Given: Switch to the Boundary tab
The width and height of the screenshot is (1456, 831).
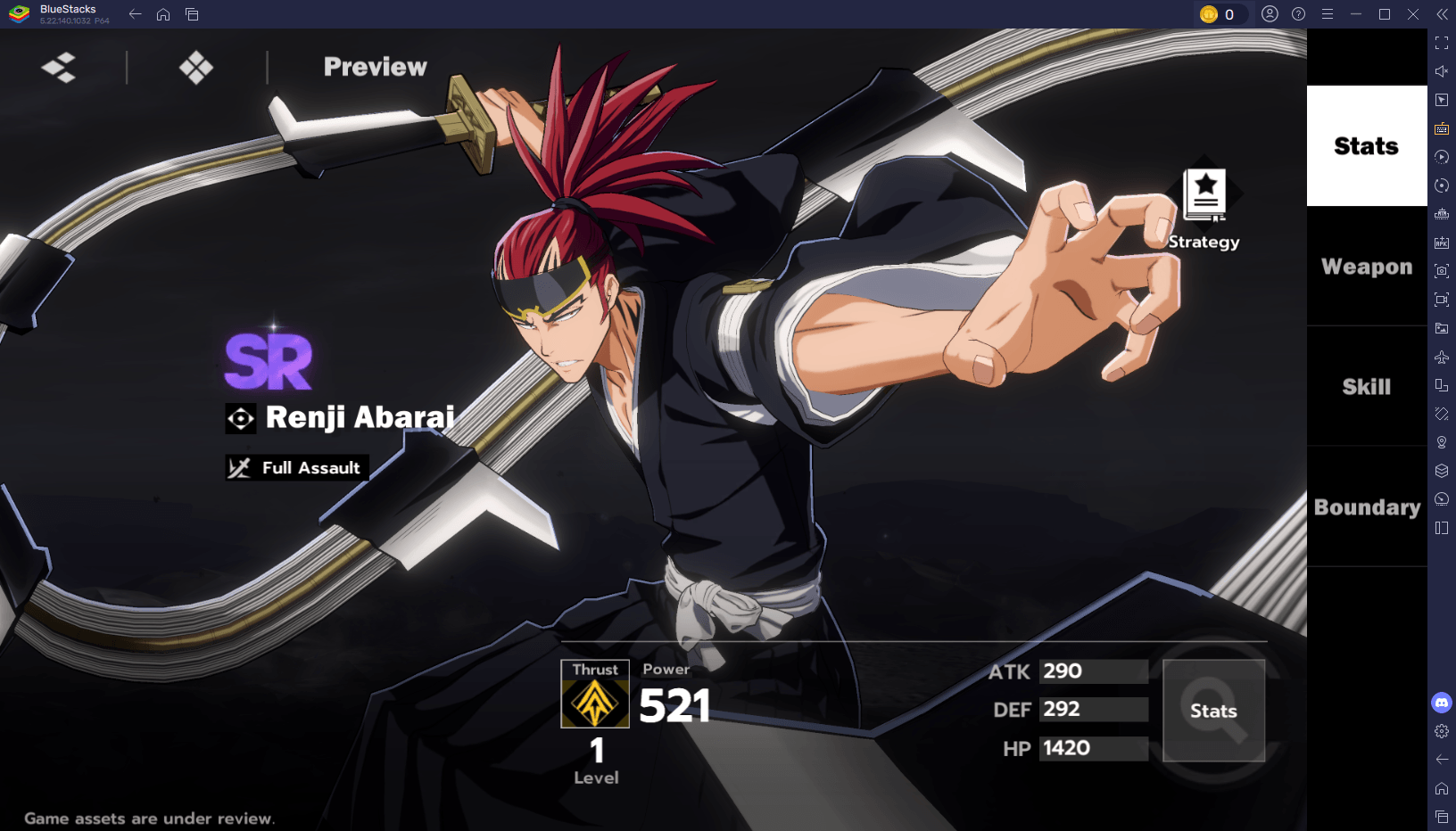Looking at the screenshot, I should pyautogui.click(x=1366, y=506).
